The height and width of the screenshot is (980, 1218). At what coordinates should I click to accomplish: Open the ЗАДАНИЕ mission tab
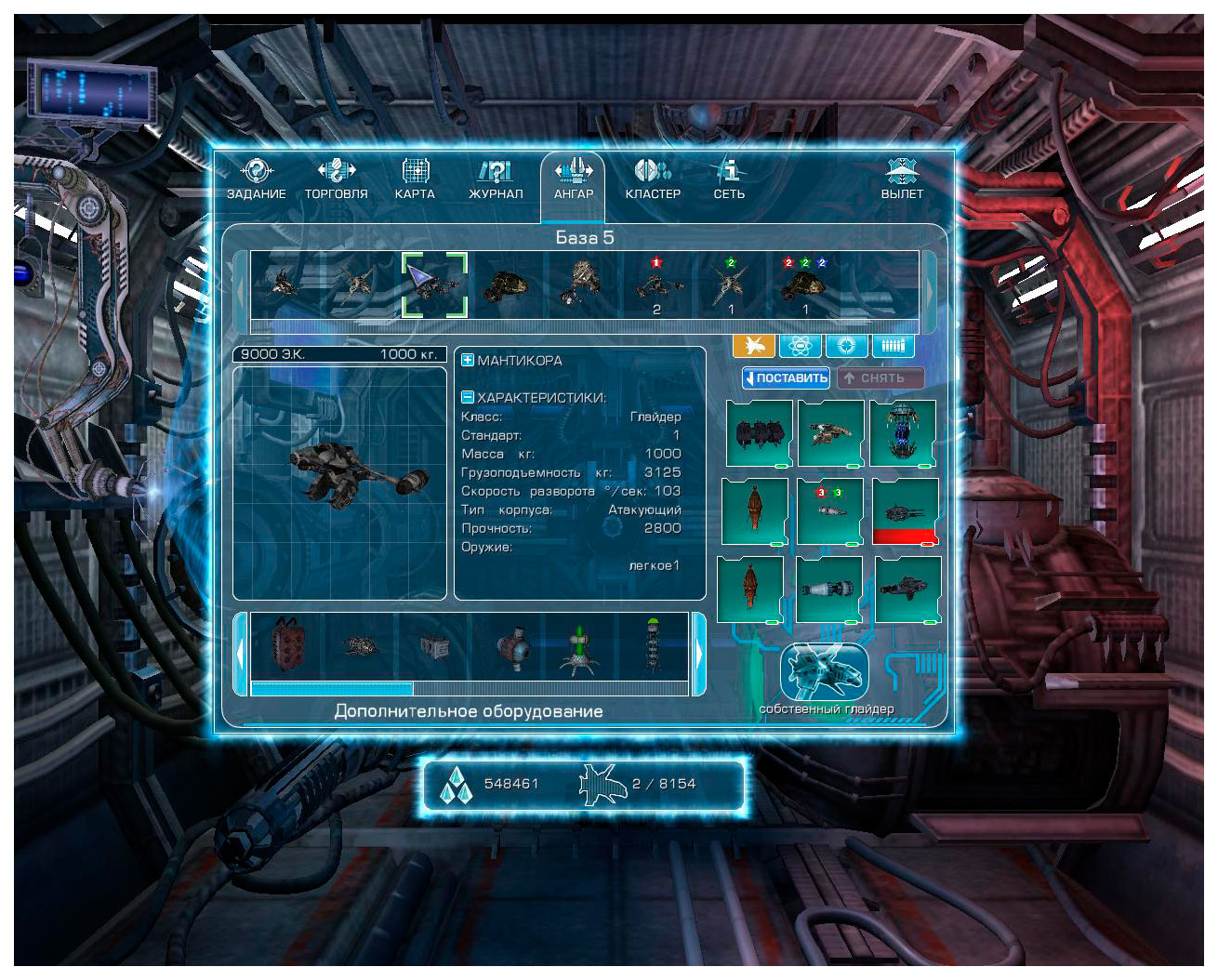257,179
